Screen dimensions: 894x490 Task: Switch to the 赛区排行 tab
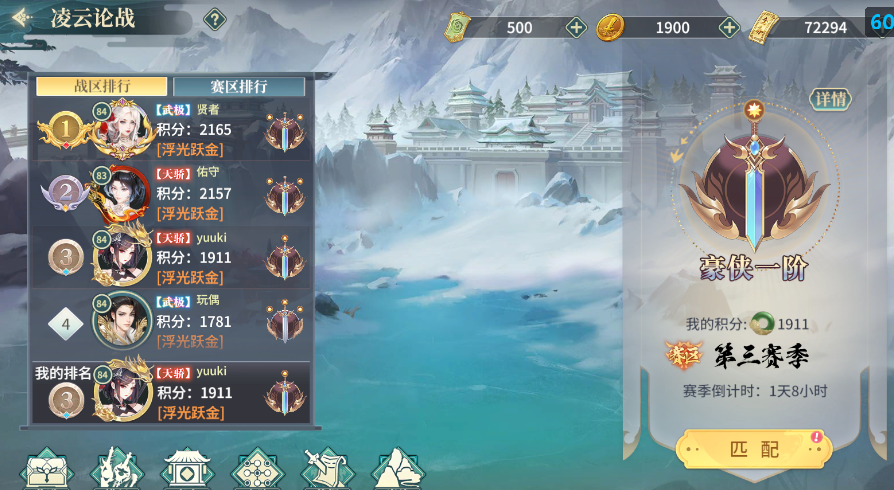(239, 86)
